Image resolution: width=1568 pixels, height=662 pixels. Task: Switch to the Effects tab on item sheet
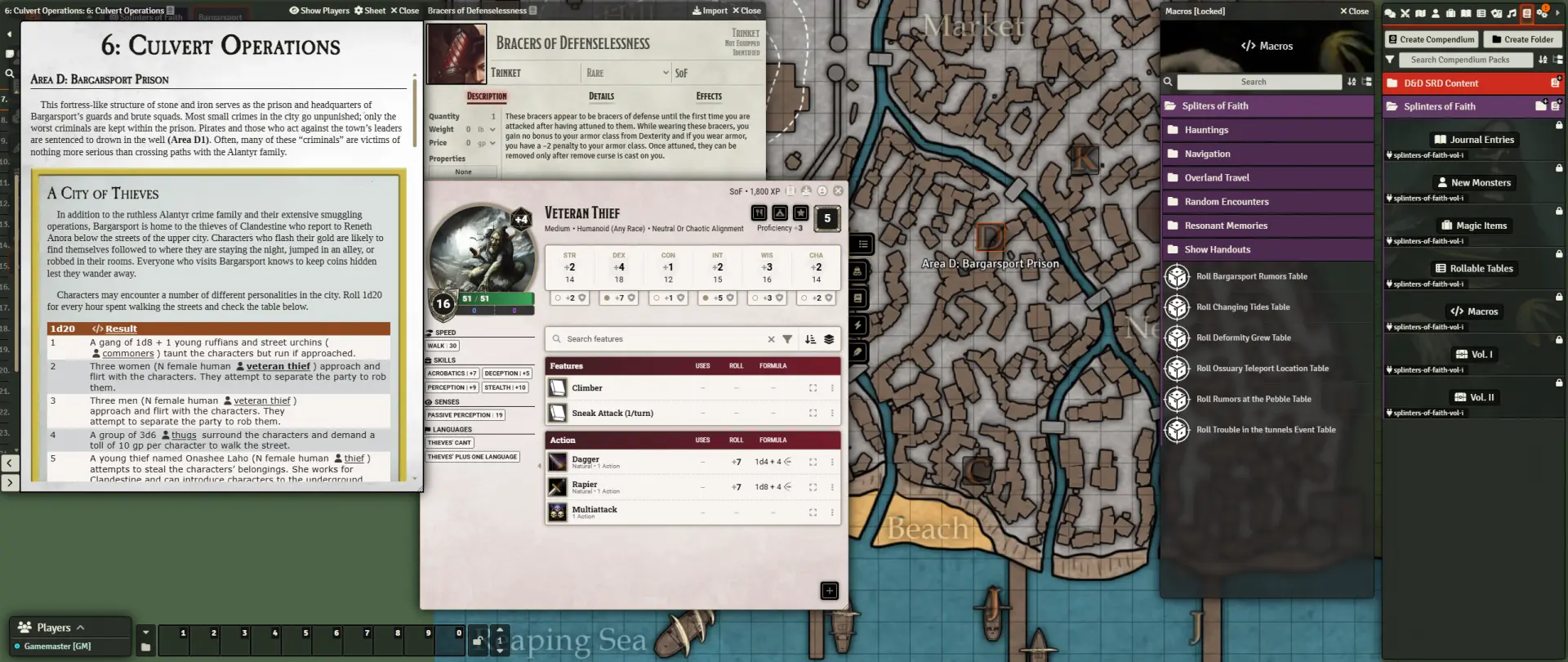[x=709, y=96]
